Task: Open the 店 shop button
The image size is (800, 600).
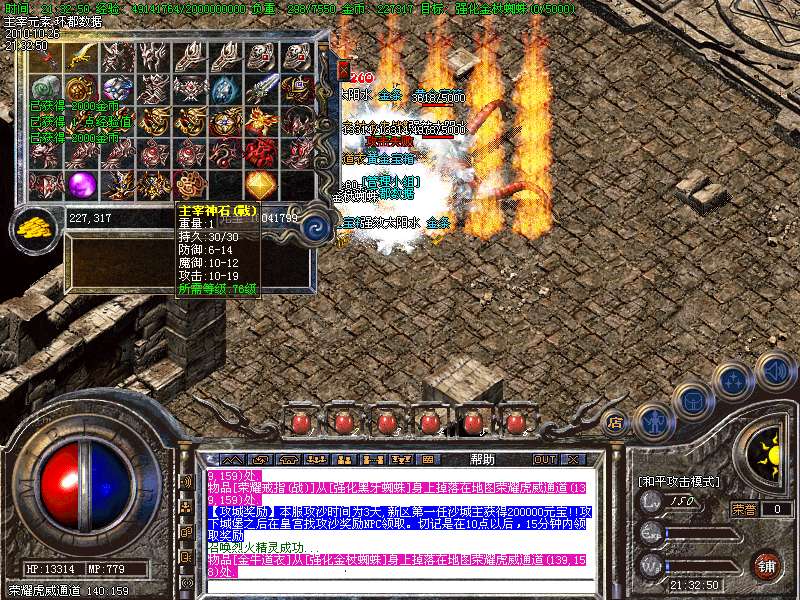Action: 616,422
